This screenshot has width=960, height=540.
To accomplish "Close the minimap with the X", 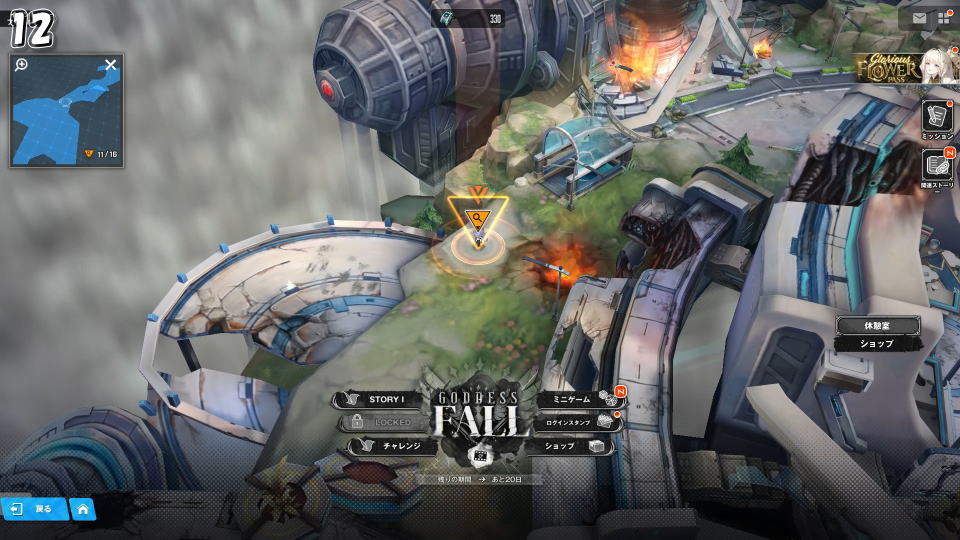I will point(111,65).
